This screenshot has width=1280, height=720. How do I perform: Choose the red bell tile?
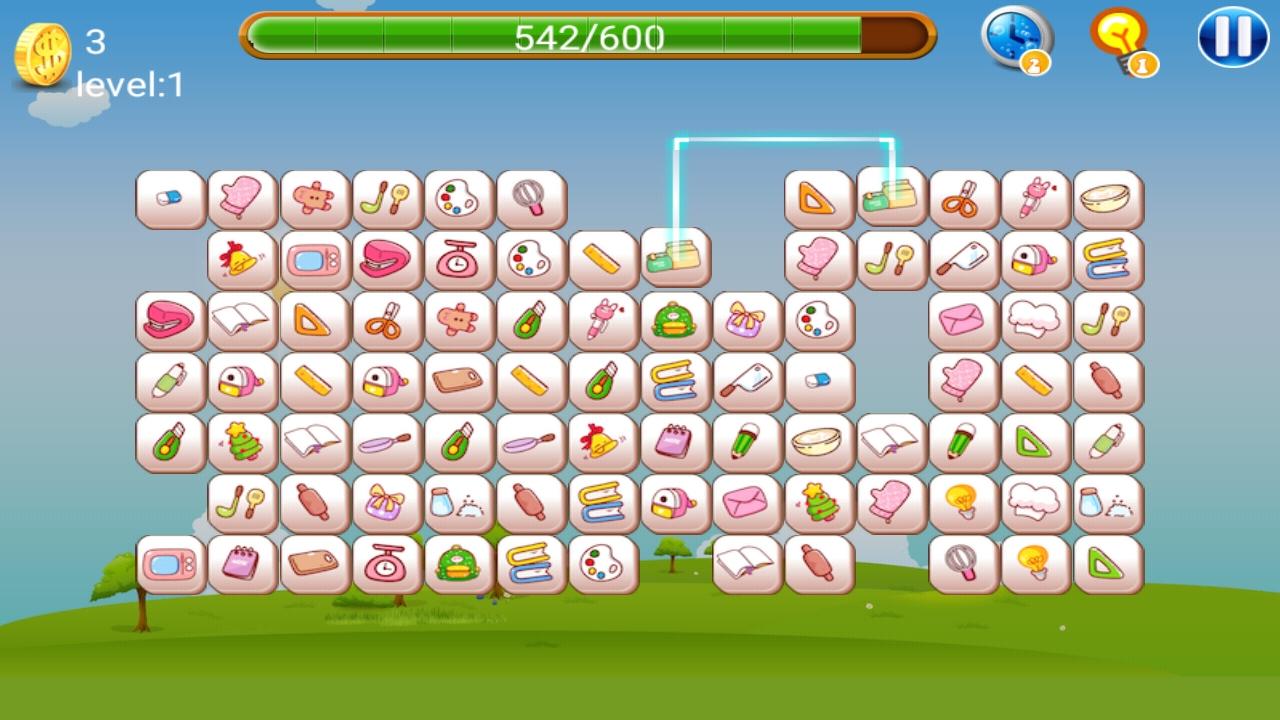coord(243,258)
